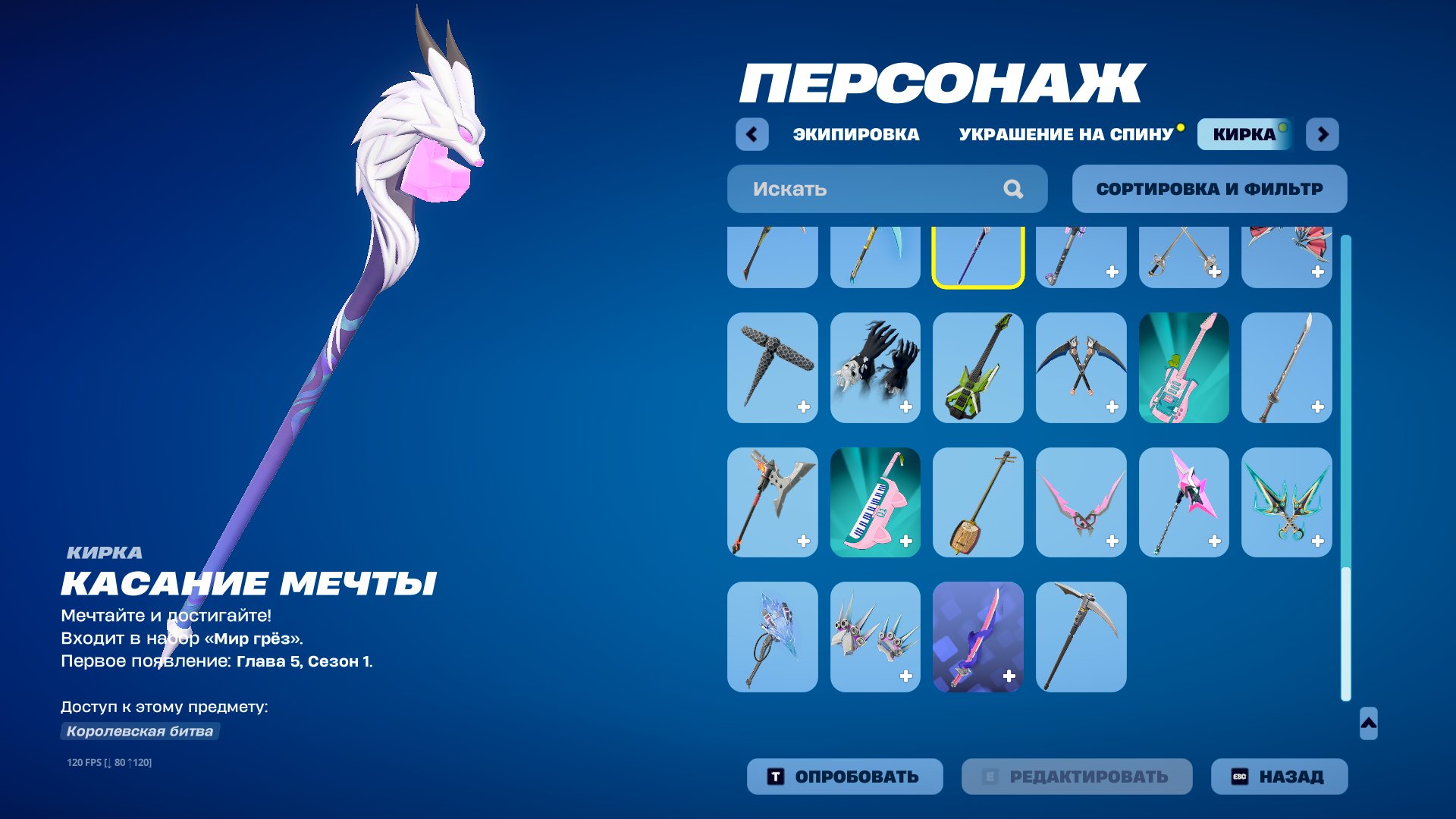The image size is (1456, 819).
Task: Select the blue crystal pickaxe in bottom row
Action: [x=772, y=638]
